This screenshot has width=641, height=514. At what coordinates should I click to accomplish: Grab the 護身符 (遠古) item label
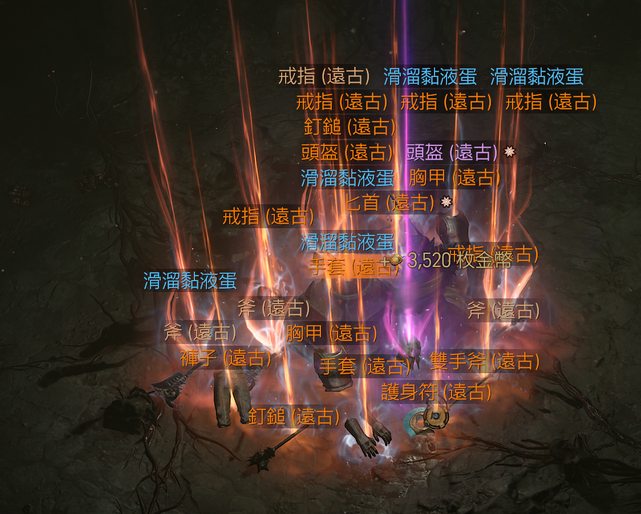437,391
